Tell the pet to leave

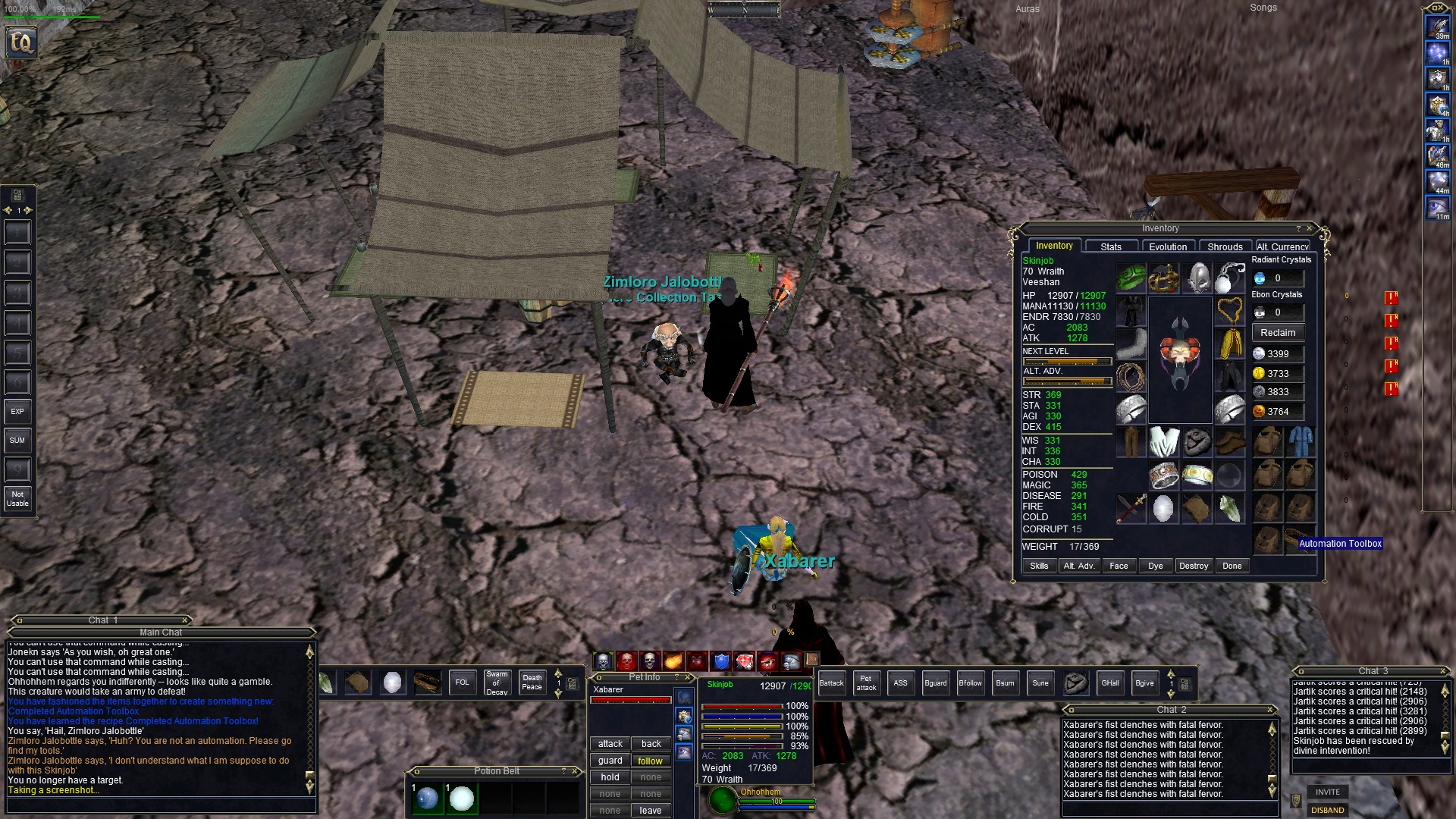650,811
